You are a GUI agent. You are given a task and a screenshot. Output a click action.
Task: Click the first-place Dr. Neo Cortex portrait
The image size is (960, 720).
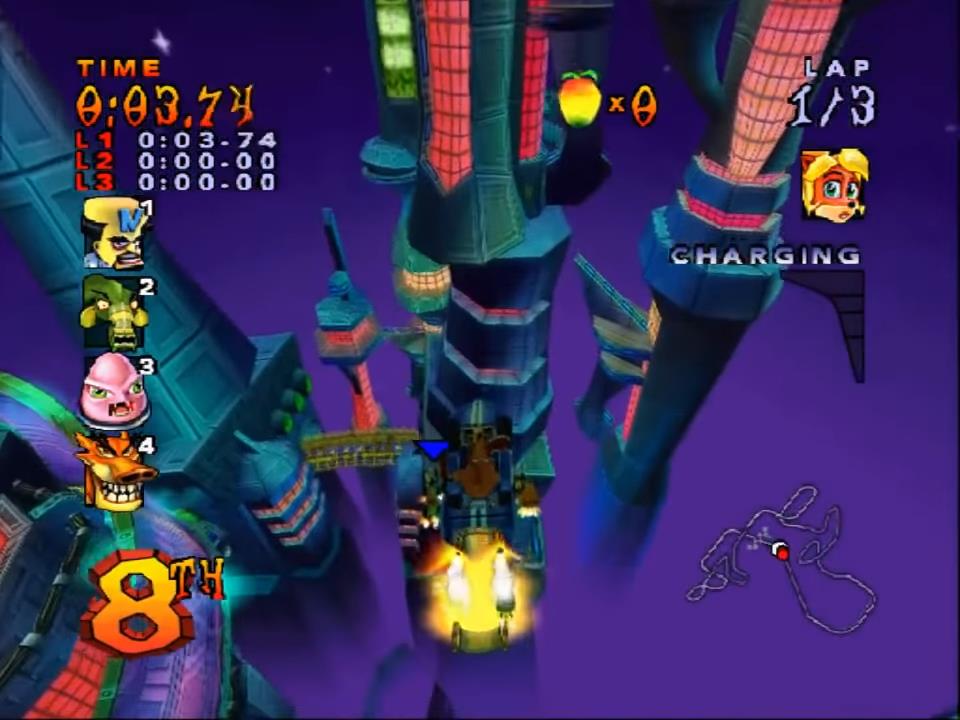click(x=115, y=233)
